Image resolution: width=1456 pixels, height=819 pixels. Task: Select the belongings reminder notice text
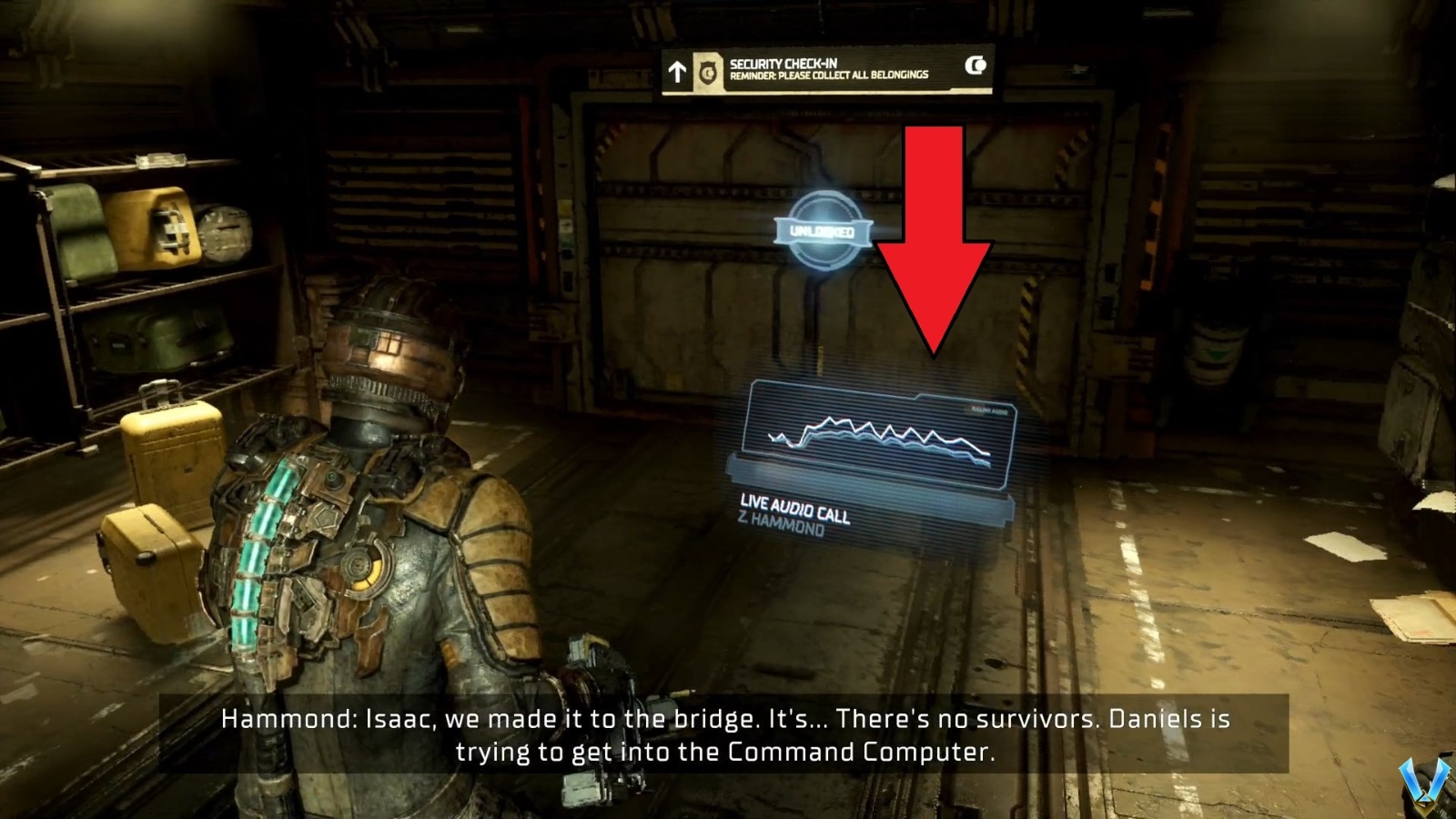point(833,77)
